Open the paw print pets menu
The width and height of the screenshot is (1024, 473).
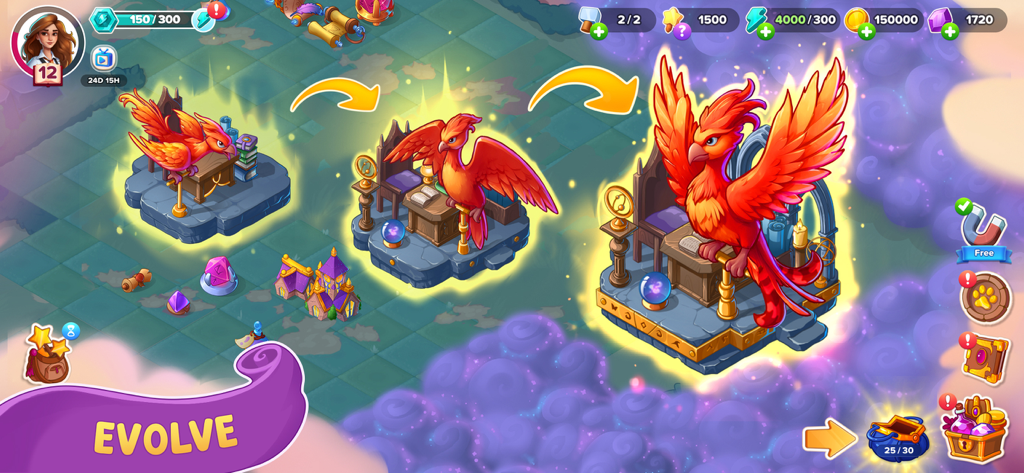point(986,298)
